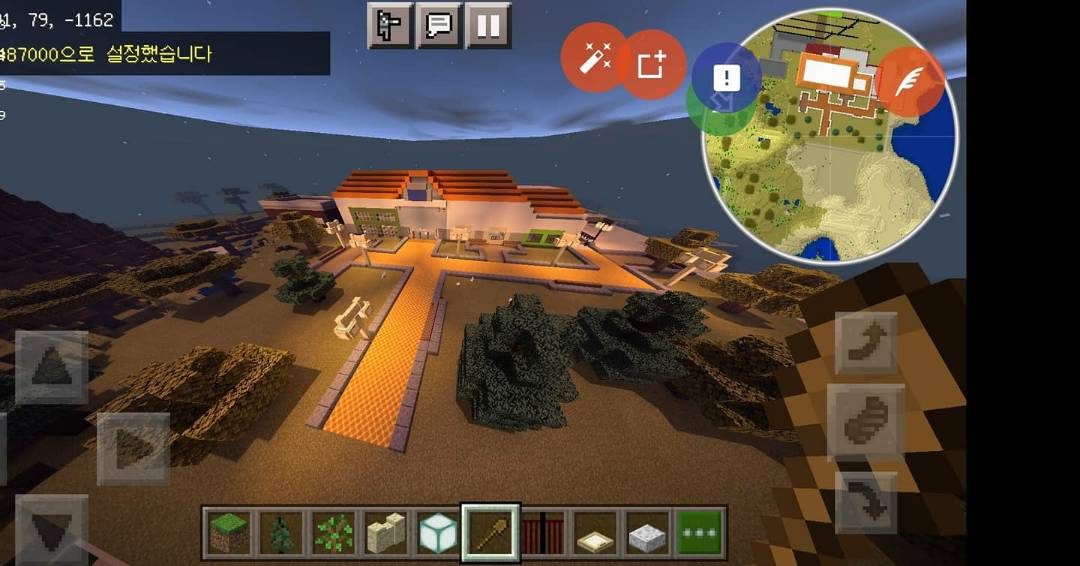Select the sandstone wall hotbar slot
Image resolution: width=1080 pixels, height=566 pixels.
385,533
